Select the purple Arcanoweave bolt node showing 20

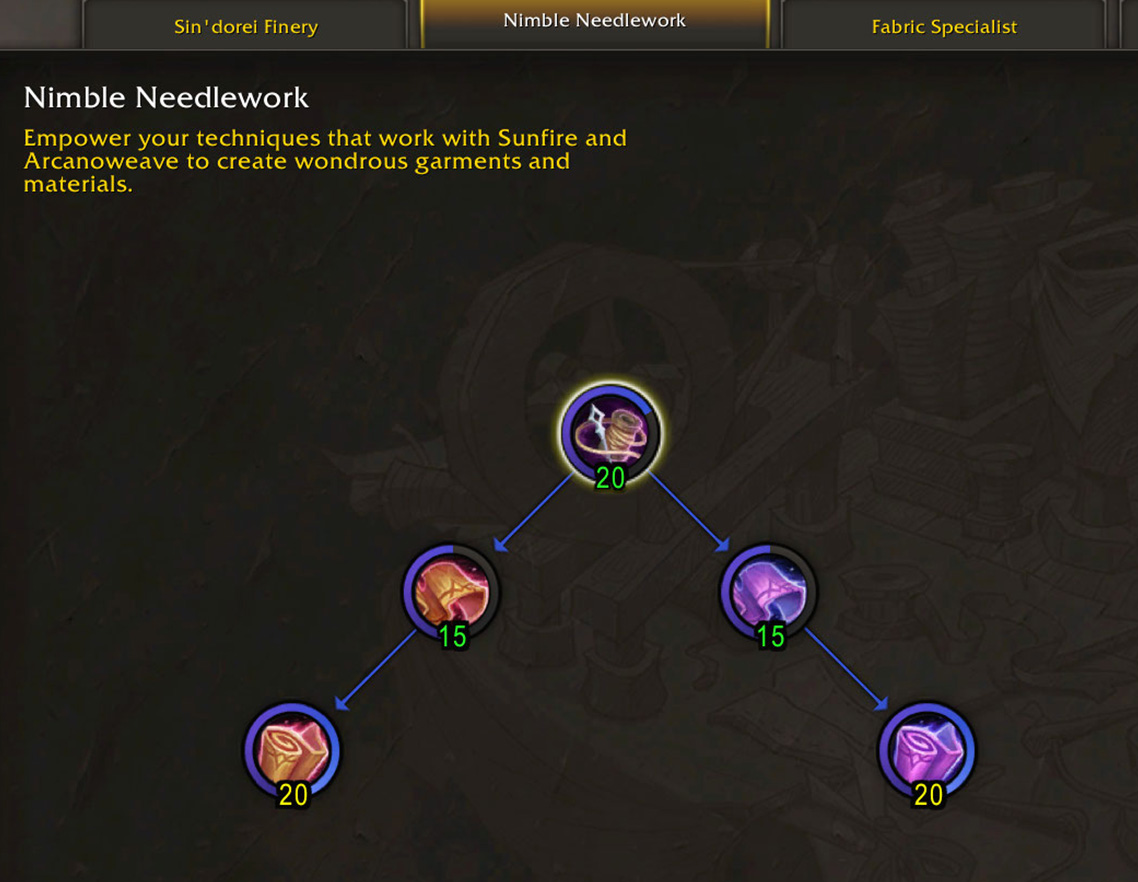click(x=927, y=750)
